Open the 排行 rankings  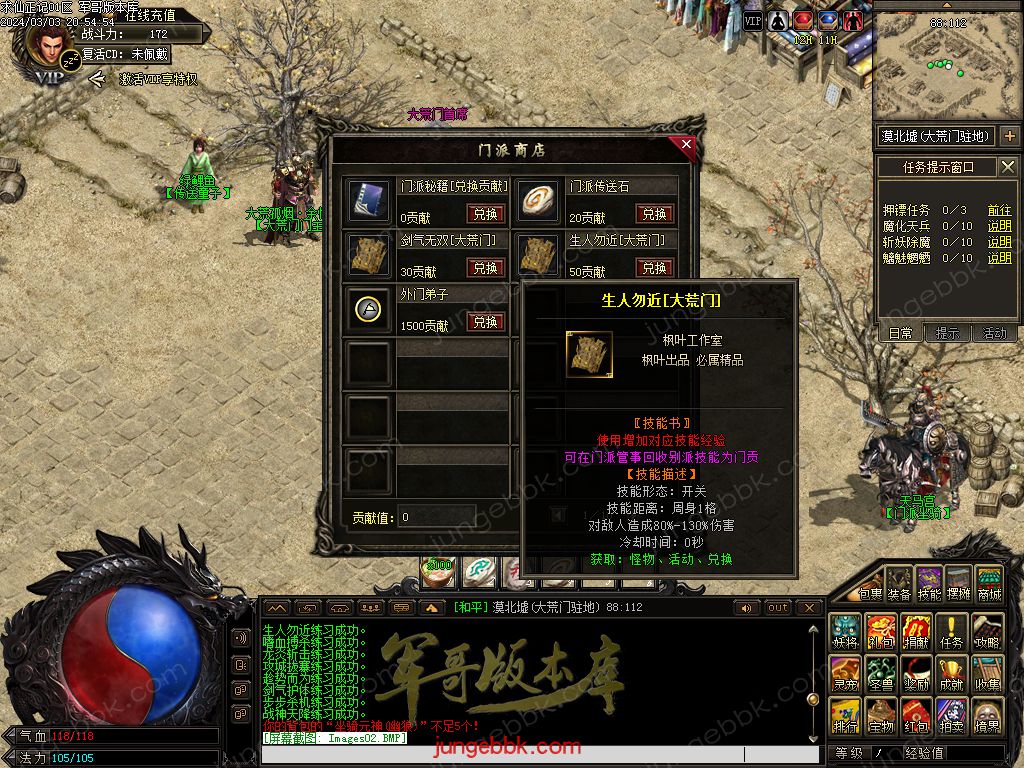[846, 716]
